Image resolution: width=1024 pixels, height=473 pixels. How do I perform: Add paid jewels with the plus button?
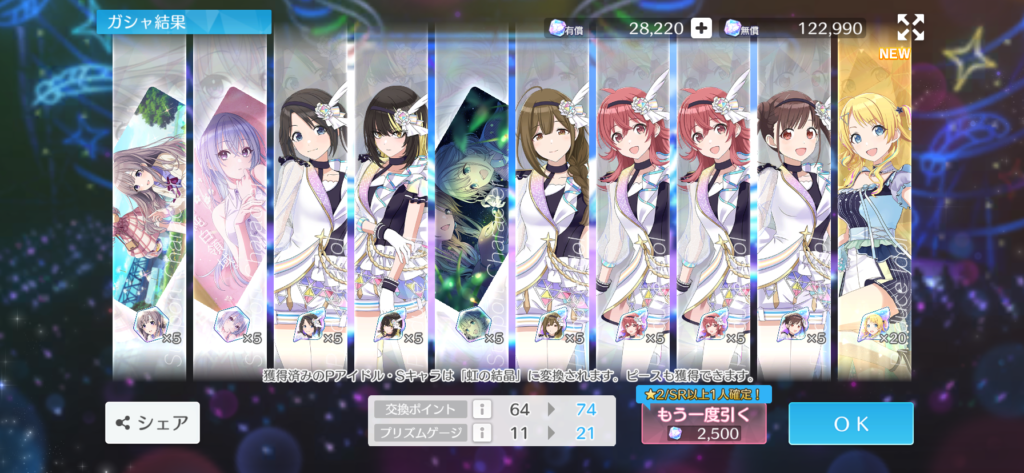click(x=702, y=28)
